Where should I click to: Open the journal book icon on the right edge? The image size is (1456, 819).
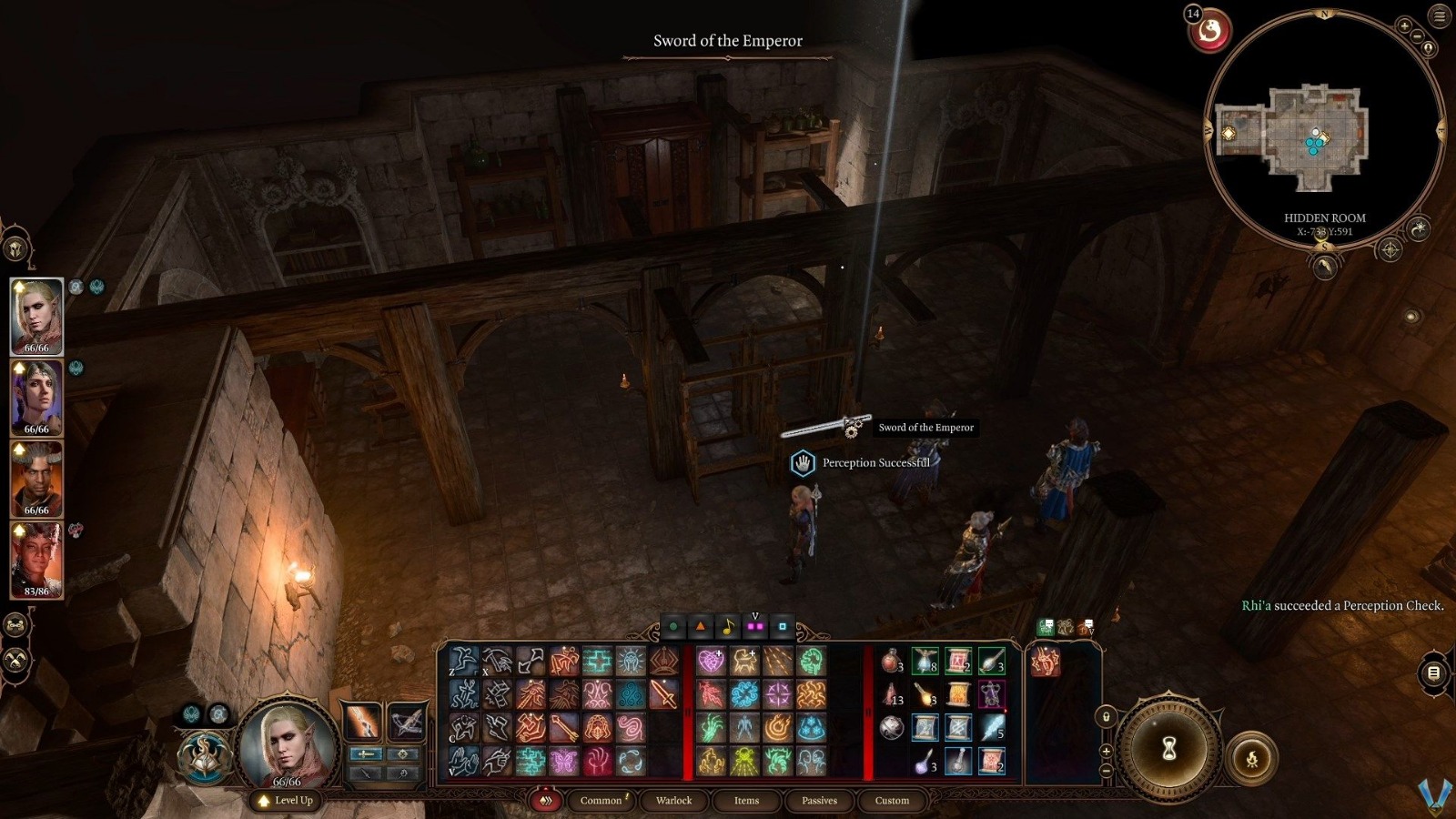click(1432, 673)
